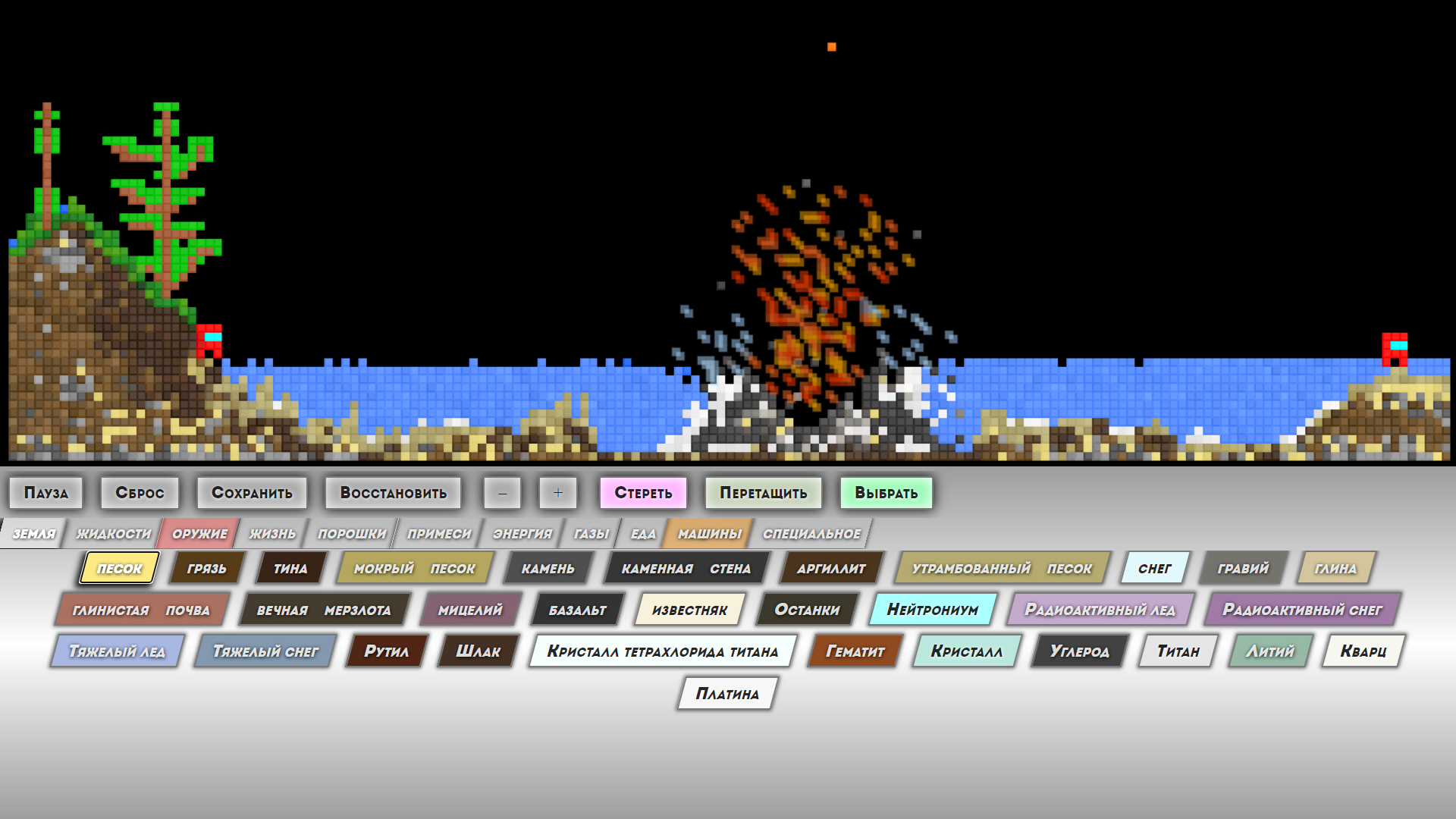1456x819 pixels.
Task: Enable the Выбрать selection mode
Action: (886, 492)
